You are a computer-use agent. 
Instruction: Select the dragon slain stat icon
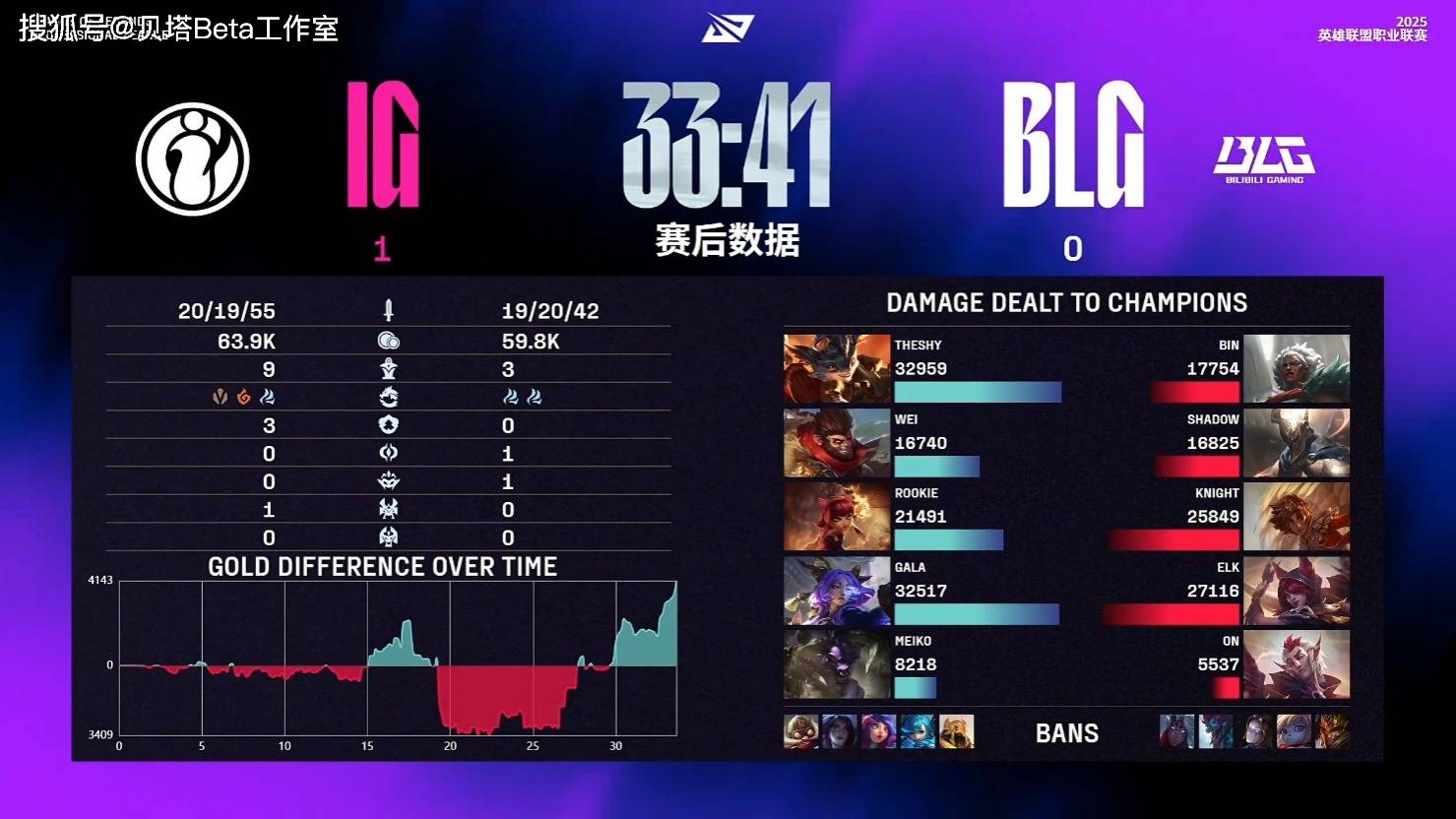388,397
